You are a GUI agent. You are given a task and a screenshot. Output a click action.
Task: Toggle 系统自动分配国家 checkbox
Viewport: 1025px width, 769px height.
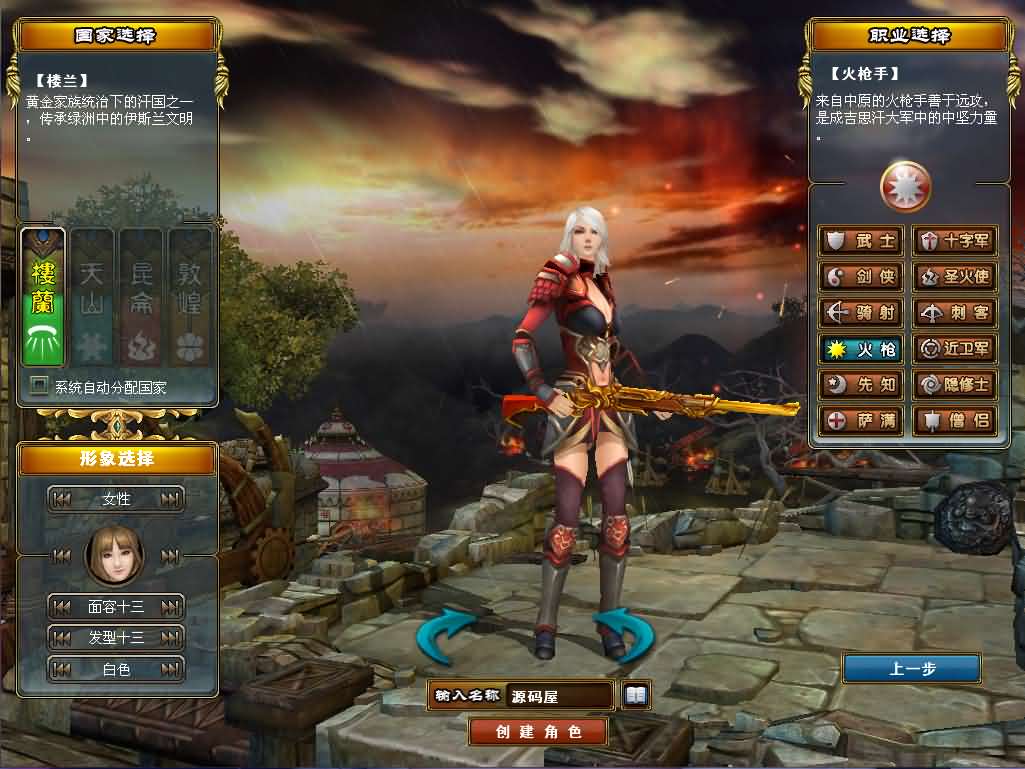point(40,386)
